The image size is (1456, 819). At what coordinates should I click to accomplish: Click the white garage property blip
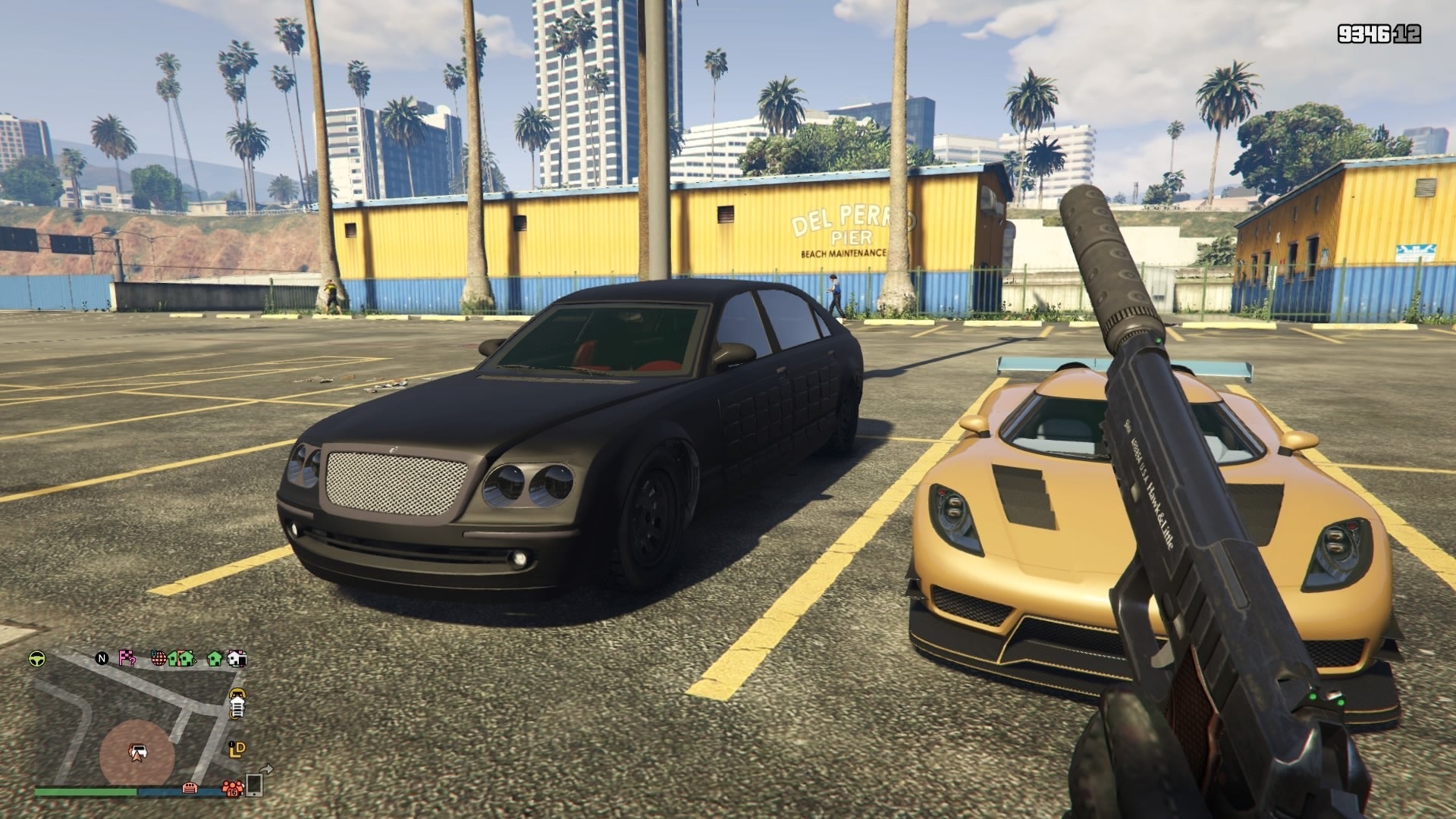pos(237,659)
